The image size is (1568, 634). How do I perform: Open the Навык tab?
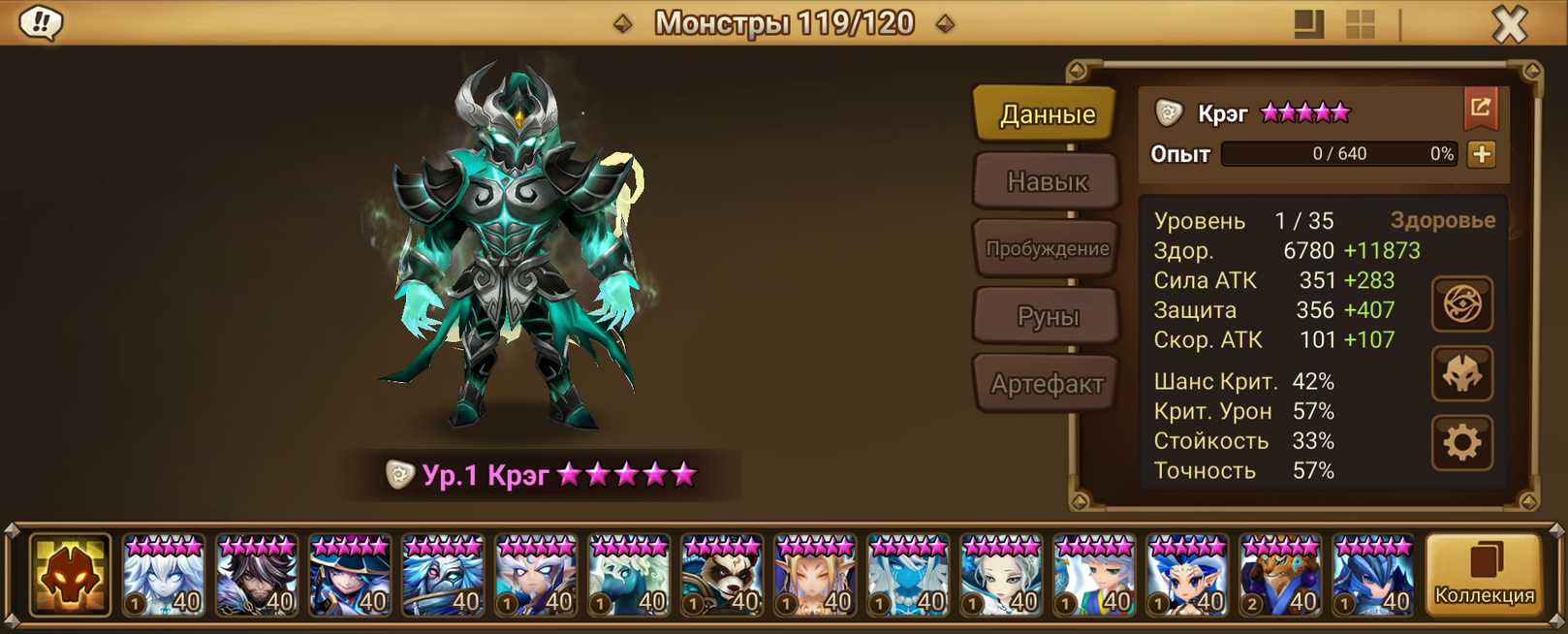click(x=1047, y=181)
